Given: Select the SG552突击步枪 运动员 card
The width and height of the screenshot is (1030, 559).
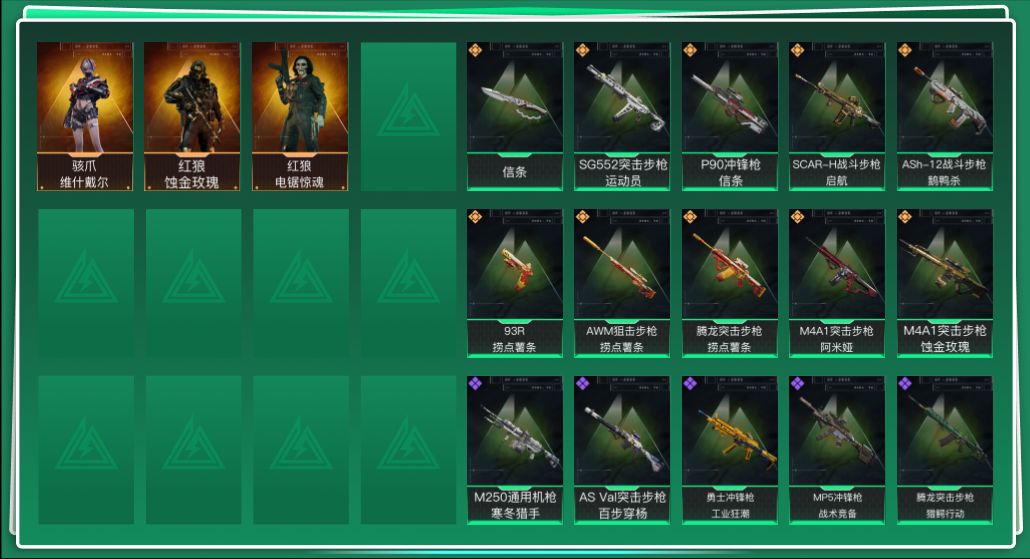Looking at the screenshot, I should coord(622,116).
